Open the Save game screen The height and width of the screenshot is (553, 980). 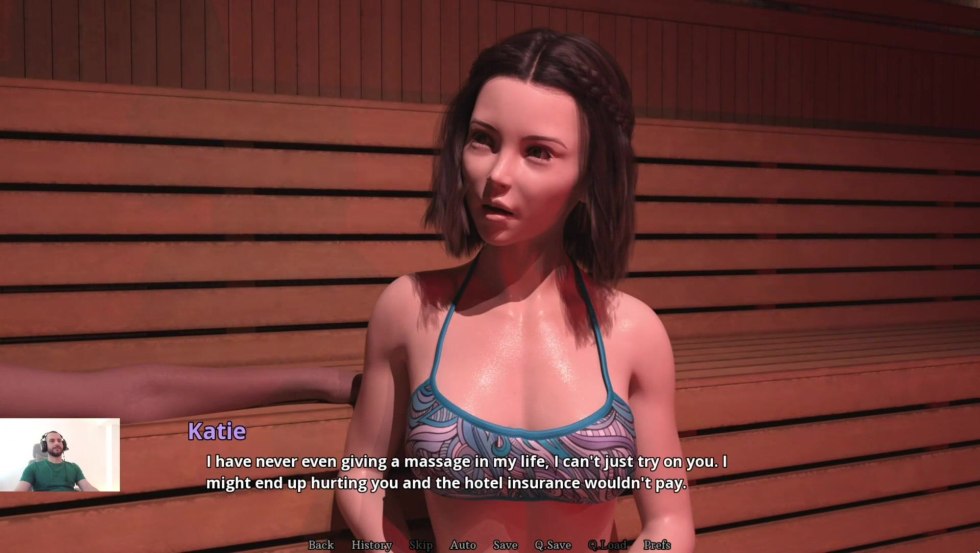click(x=505, y=545)
